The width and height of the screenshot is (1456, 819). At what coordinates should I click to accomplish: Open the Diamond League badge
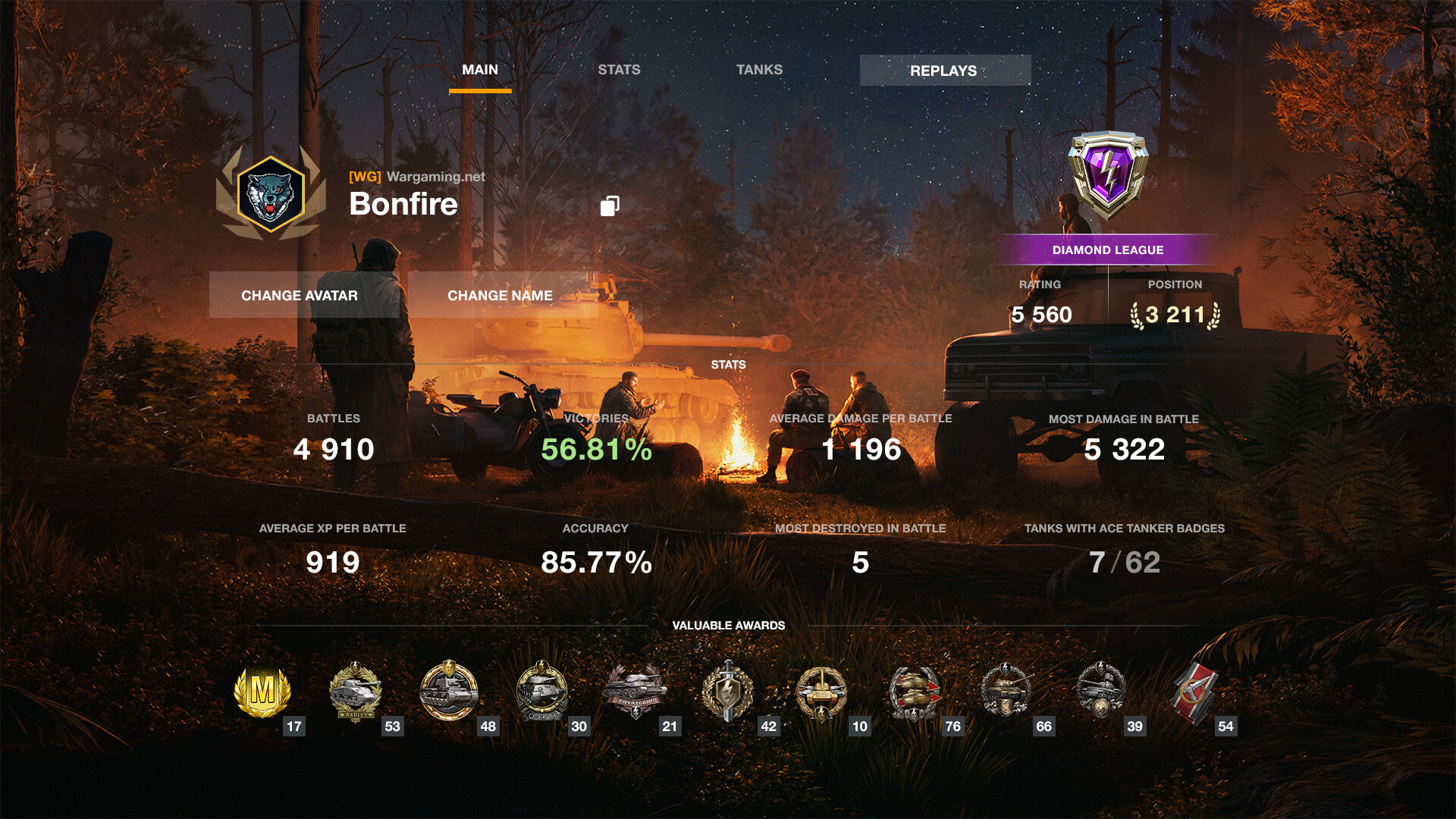click(1108, 174)
